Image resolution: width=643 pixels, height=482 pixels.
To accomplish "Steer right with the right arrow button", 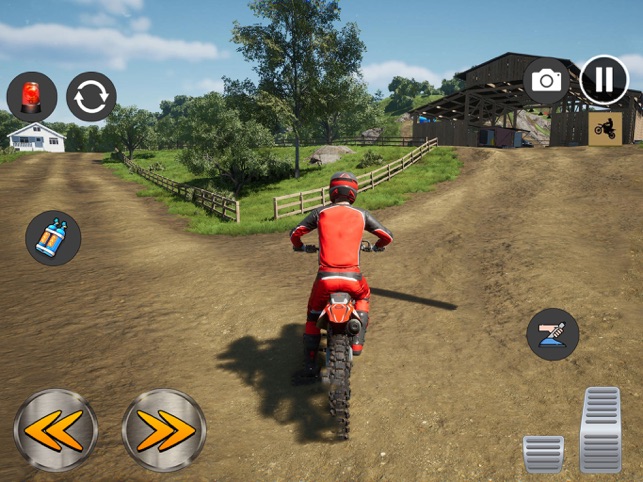I will coord(164,430).
